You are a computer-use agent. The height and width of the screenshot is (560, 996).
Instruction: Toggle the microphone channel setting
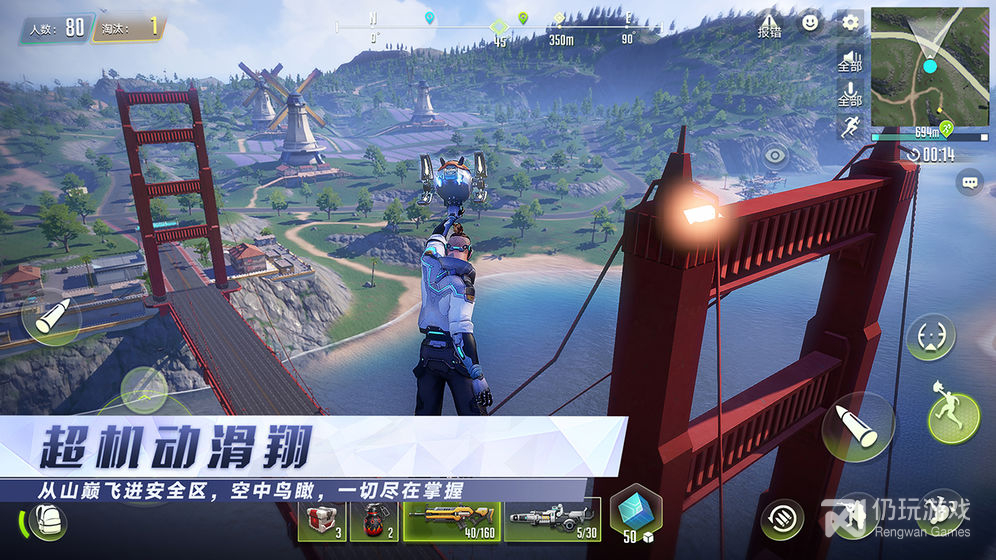click(x=849, y=94)
